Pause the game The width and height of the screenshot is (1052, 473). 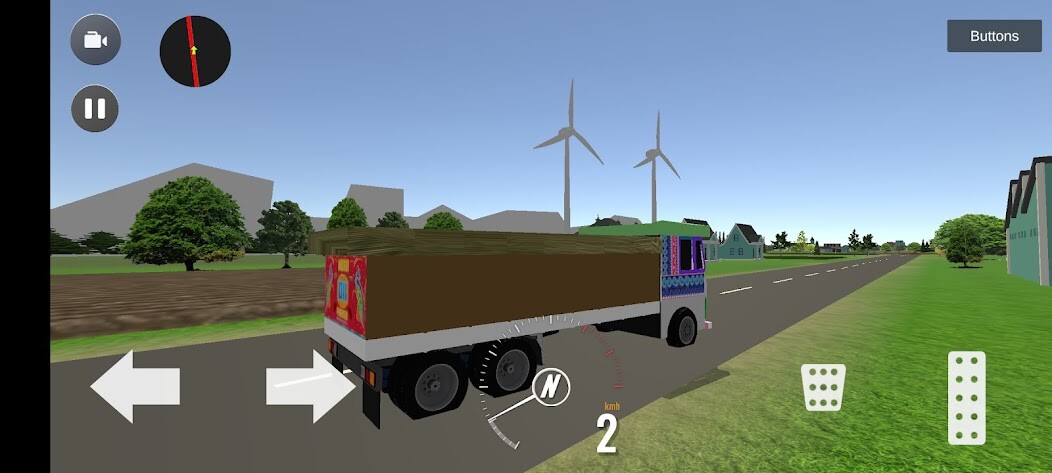95,108
